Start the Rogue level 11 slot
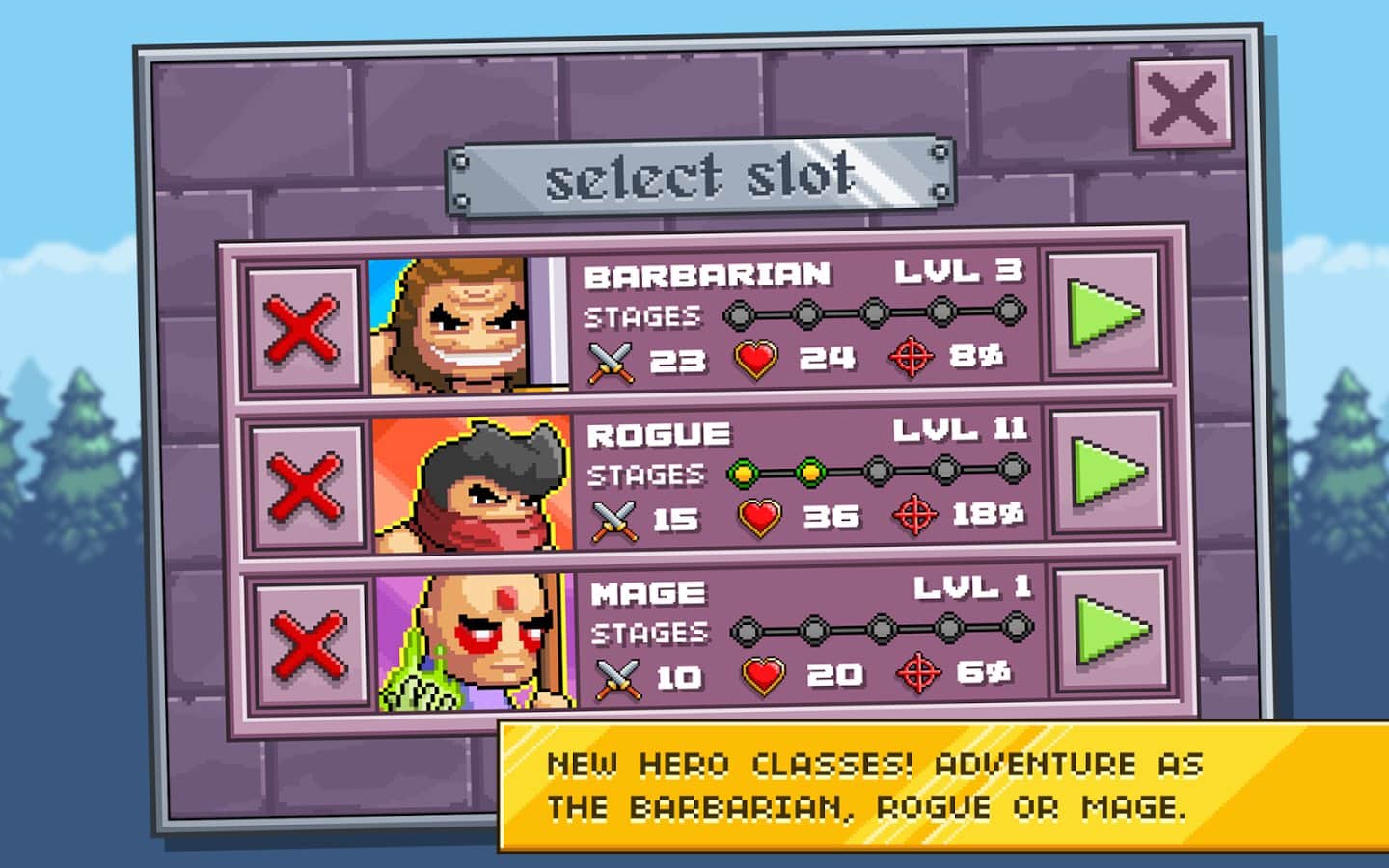The width and height of the screenshot is (1389, 868). tap(1107, 472)
